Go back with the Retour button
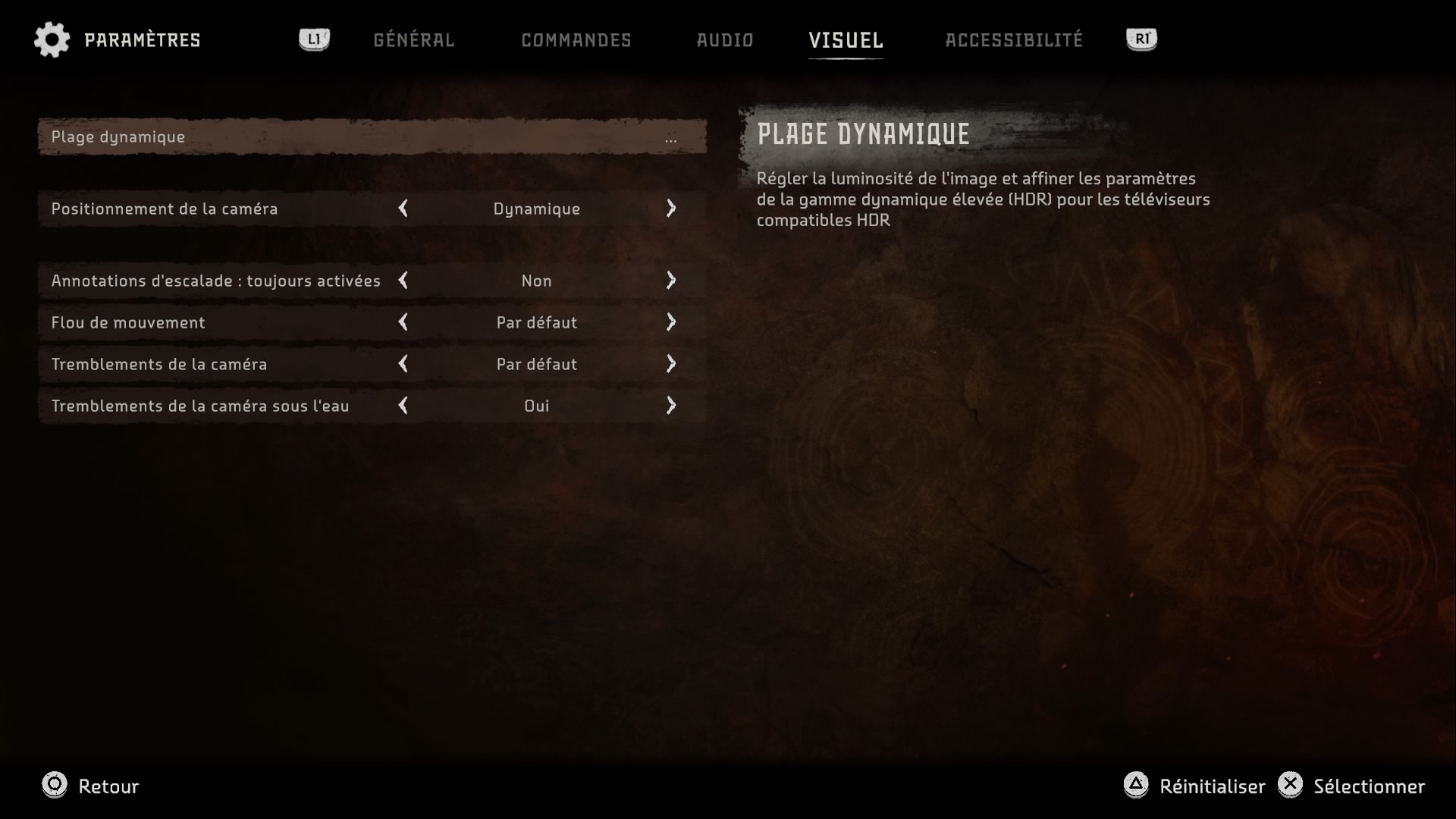1456x819 pixels. (x=91, y=786)
